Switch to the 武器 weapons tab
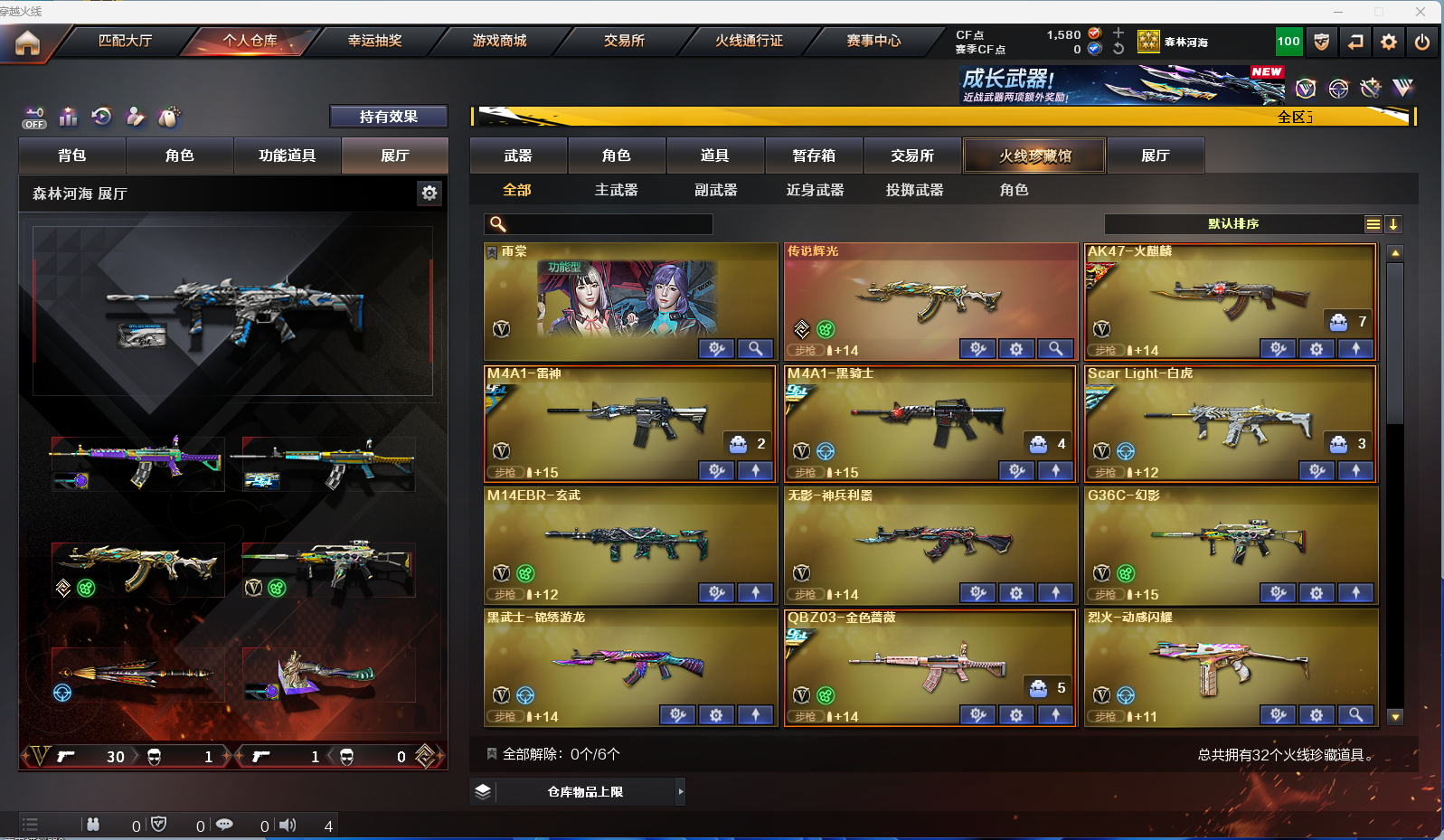 (x=518, y=156)
